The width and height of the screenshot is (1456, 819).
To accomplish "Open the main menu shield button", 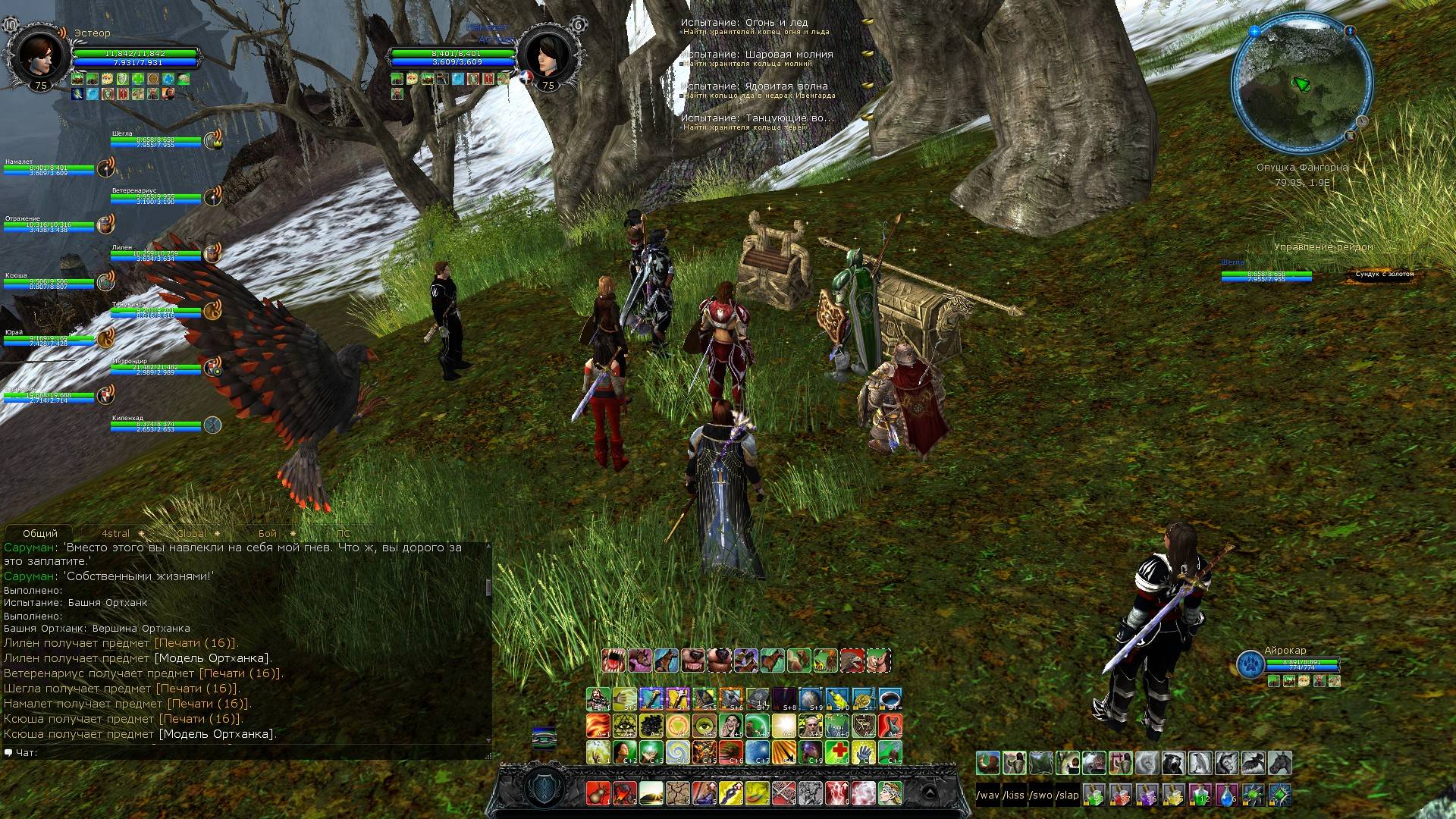I will pyautogui.click(x=544, y=789).
